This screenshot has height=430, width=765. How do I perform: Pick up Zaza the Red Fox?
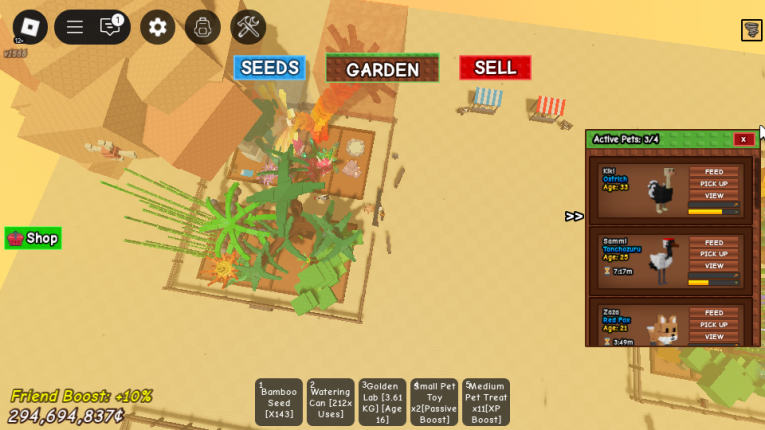tap(714, 325)
